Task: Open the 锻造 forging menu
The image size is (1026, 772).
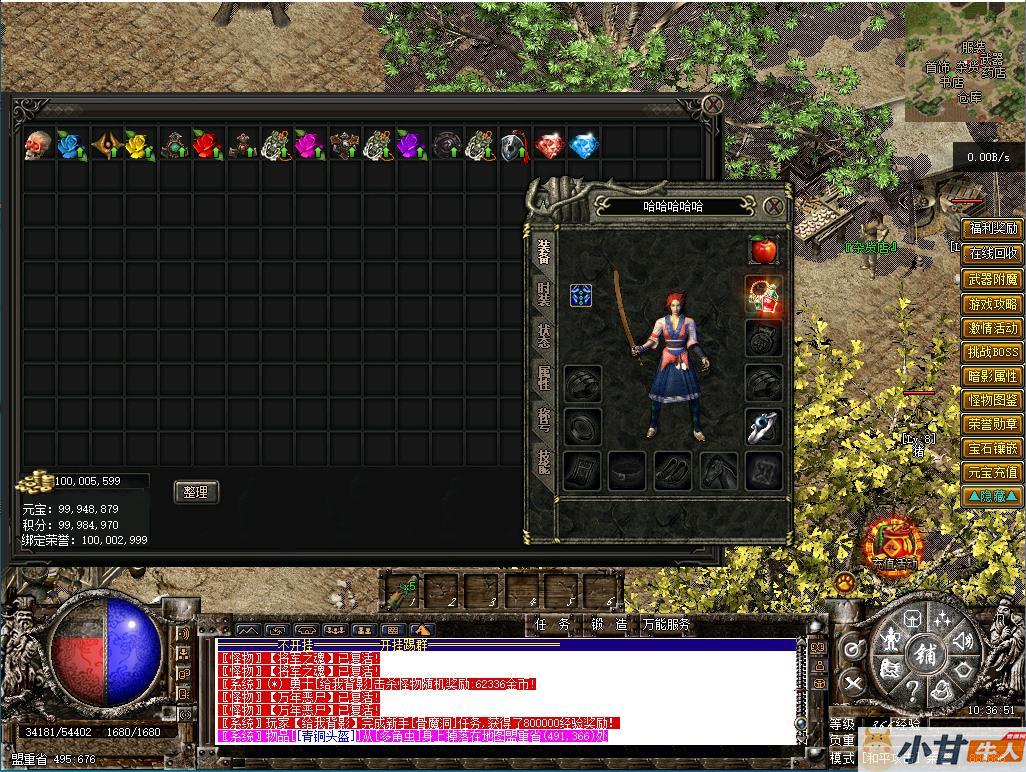Action: tap(609, 625)
